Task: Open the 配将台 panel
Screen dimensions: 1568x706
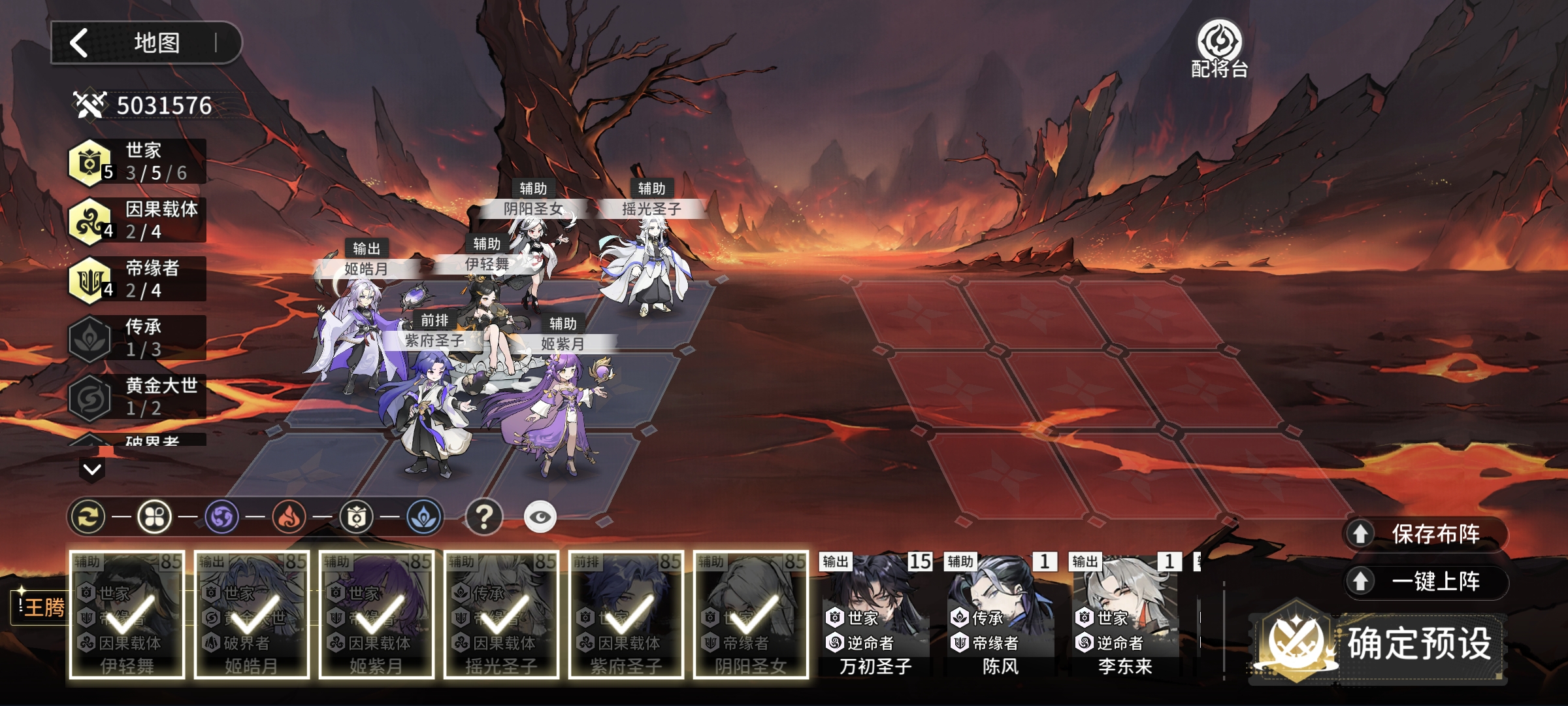Action: [1219, 49]
